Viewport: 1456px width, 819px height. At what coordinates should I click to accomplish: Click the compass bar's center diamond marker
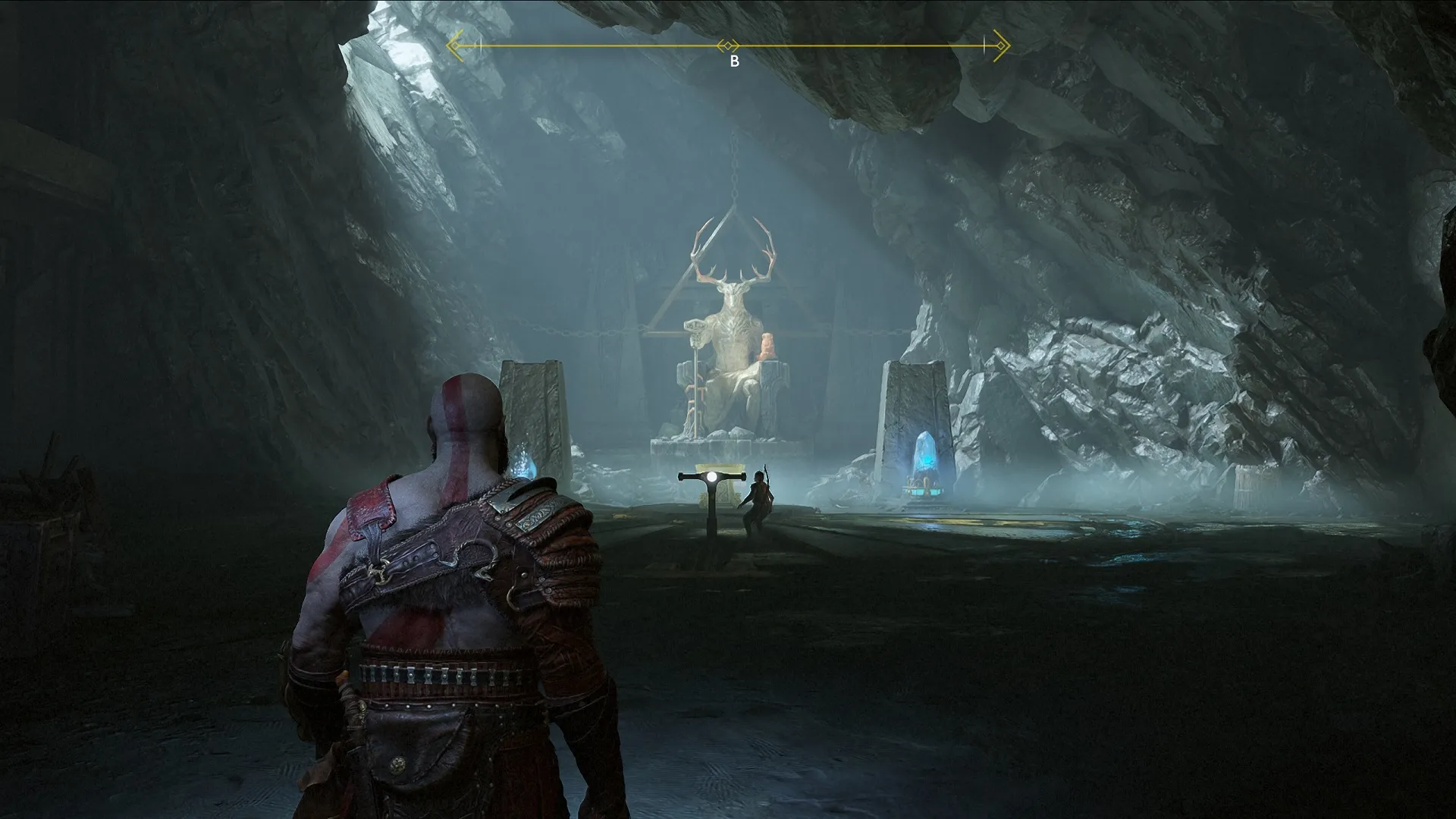tap(728, 46)
